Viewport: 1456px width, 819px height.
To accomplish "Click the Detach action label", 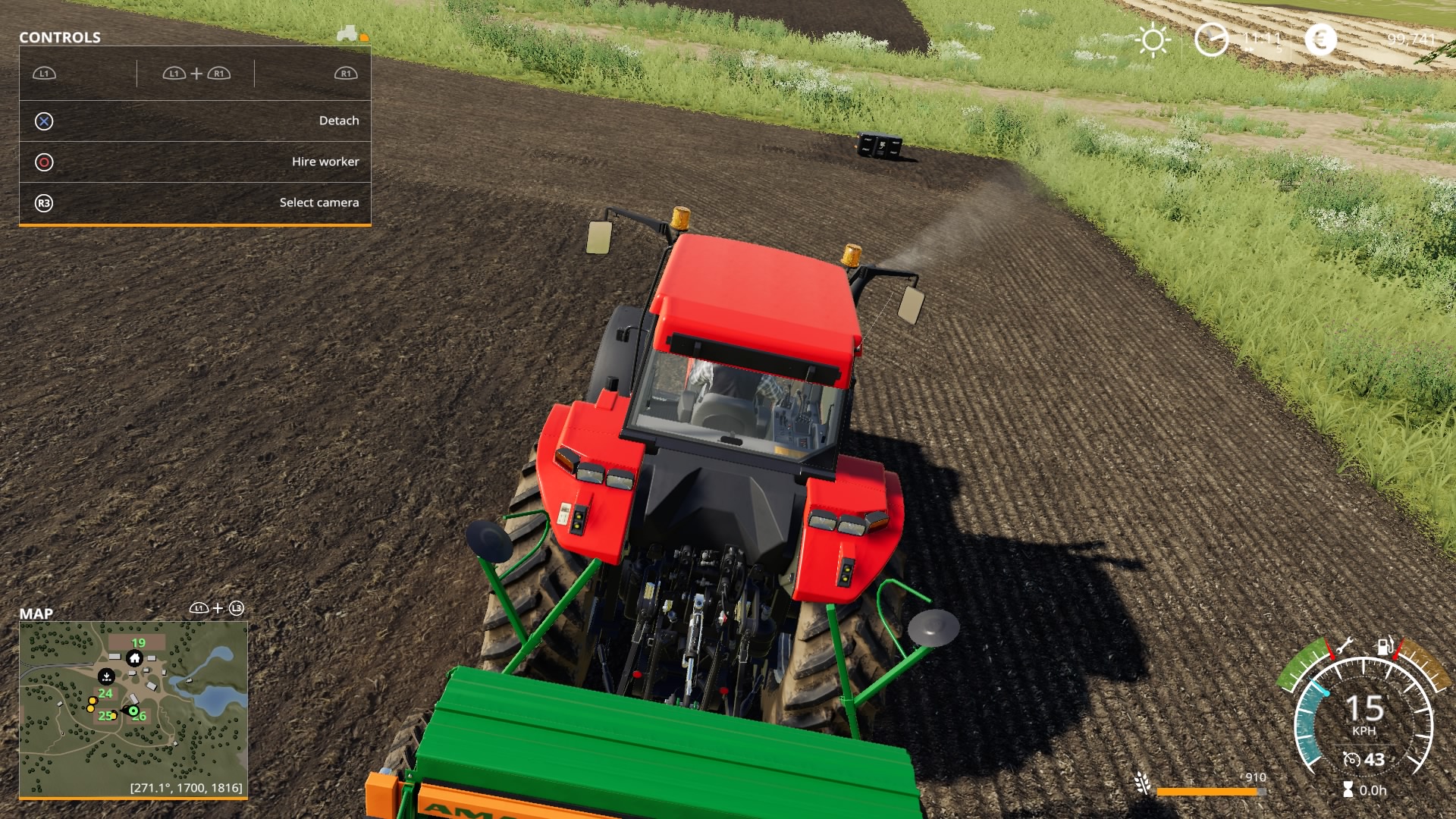I will pos(339,120).
